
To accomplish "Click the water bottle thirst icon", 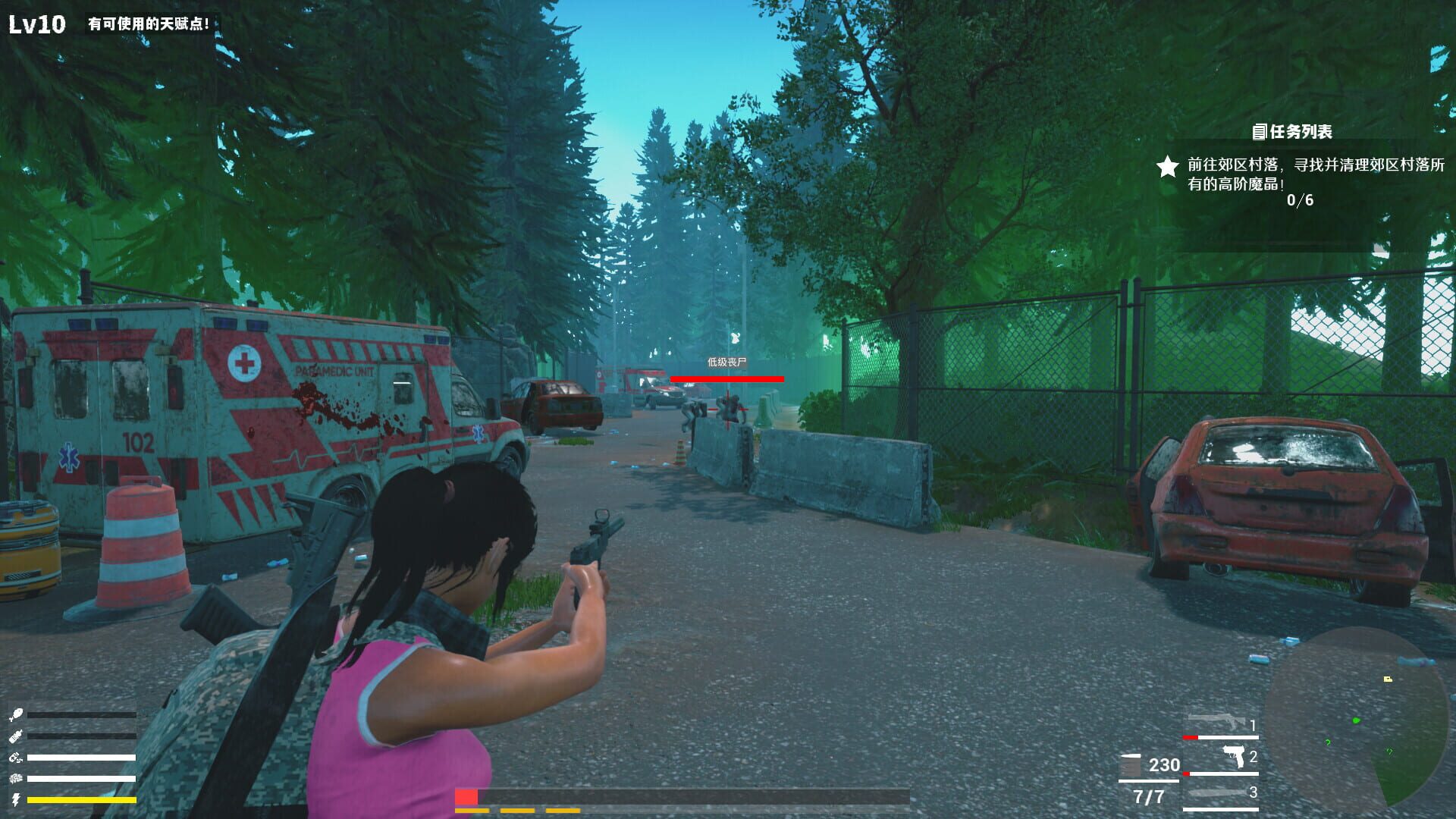I will click(x=15, y=736).
